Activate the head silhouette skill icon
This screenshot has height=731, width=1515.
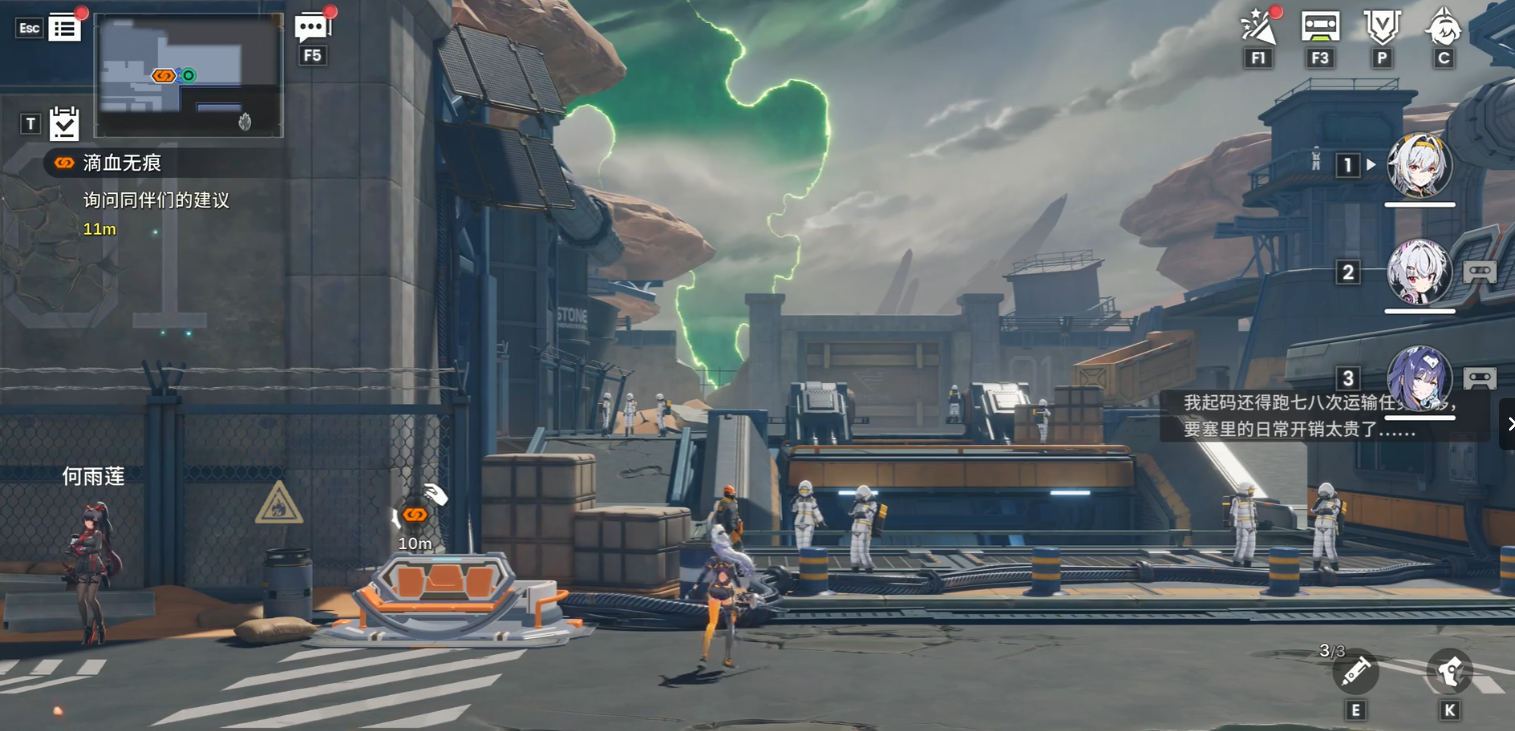(x=1449, y=672)
